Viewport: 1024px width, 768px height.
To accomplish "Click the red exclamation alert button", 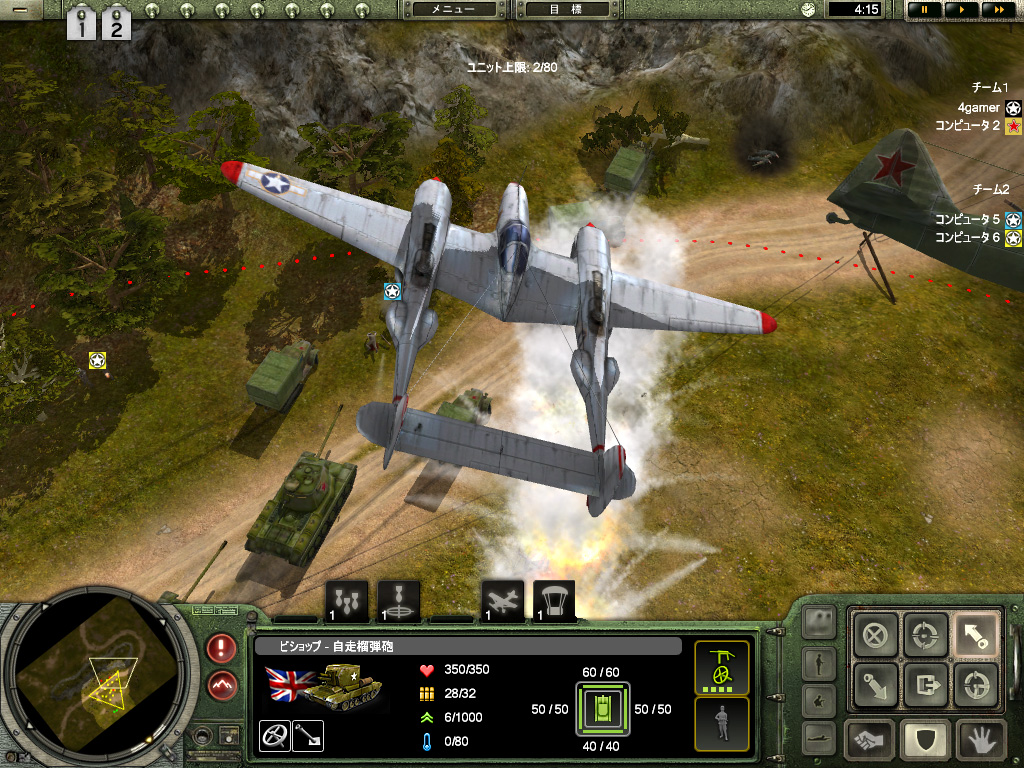I will tap(222, 647).
